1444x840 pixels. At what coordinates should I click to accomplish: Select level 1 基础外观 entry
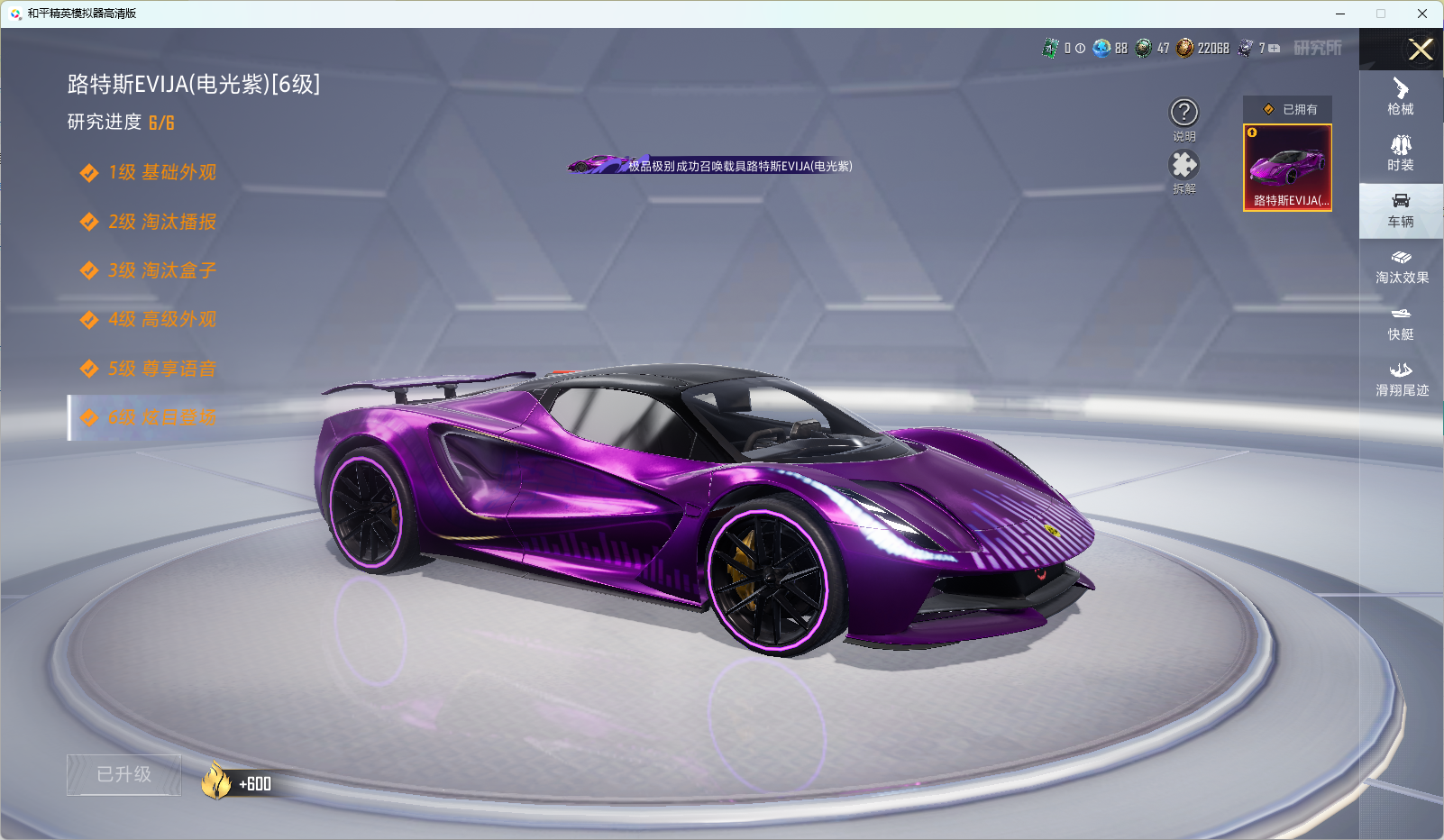click(162, 172)
